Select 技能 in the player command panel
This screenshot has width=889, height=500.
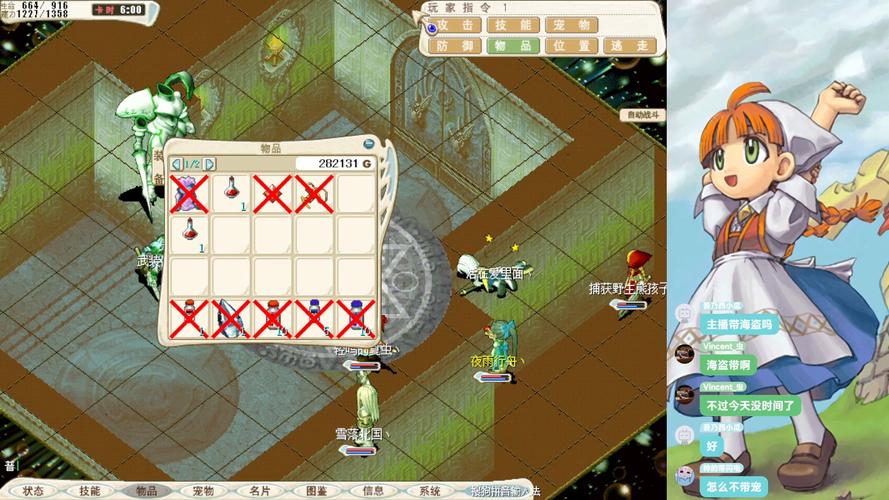[x=515, y=25]
